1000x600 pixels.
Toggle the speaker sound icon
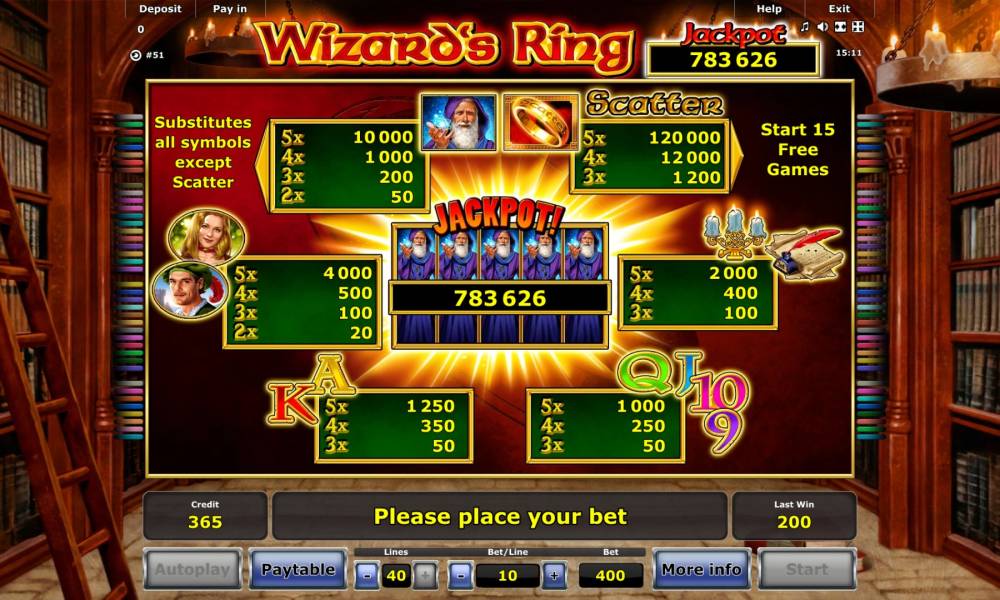[x=822, y=26]
